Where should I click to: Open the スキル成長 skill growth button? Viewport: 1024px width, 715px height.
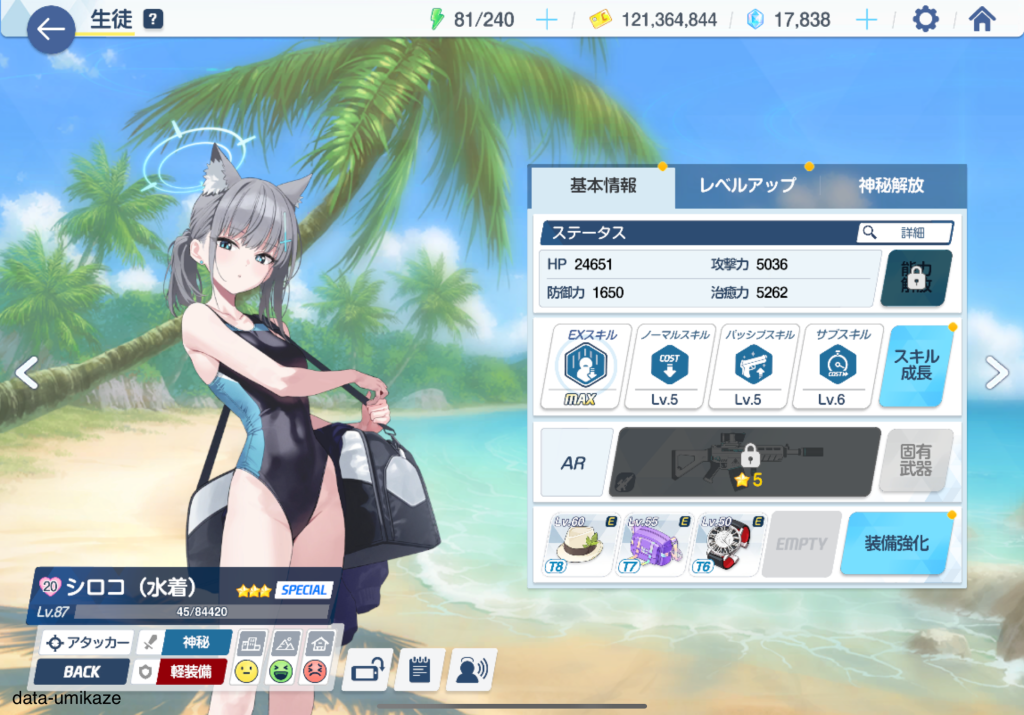917,366
